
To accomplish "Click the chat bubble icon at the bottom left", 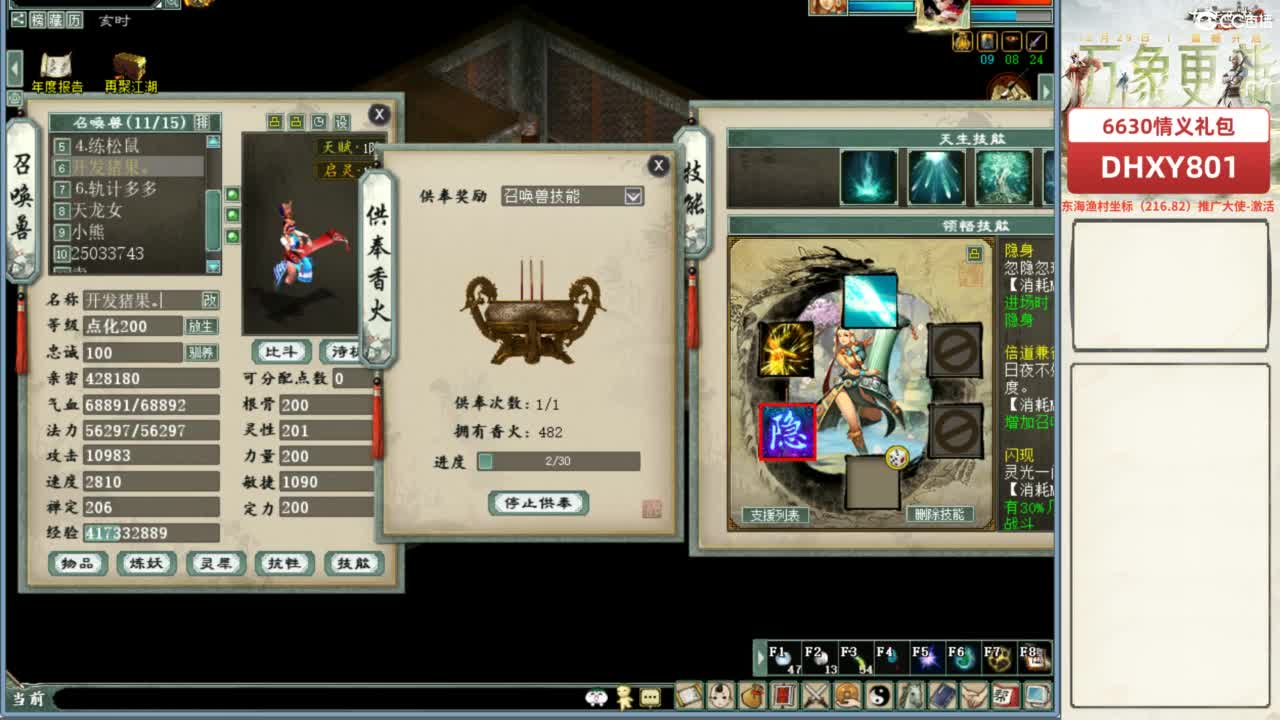I will click(x=650, y=698).
